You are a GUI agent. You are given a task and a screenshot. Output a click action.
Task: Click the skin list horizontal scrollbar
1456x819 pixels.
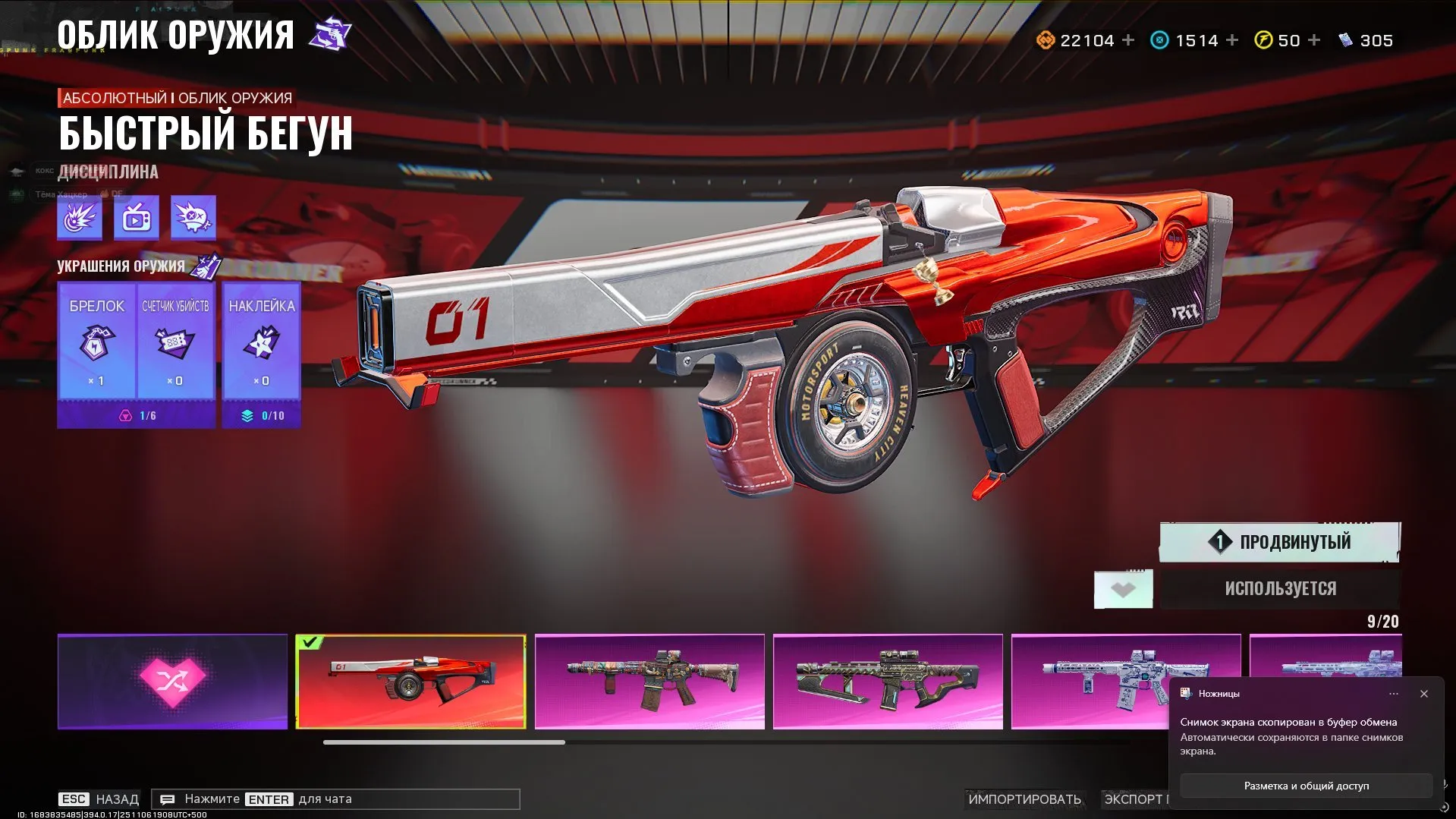pyautogui.click(x=444, y=742)
